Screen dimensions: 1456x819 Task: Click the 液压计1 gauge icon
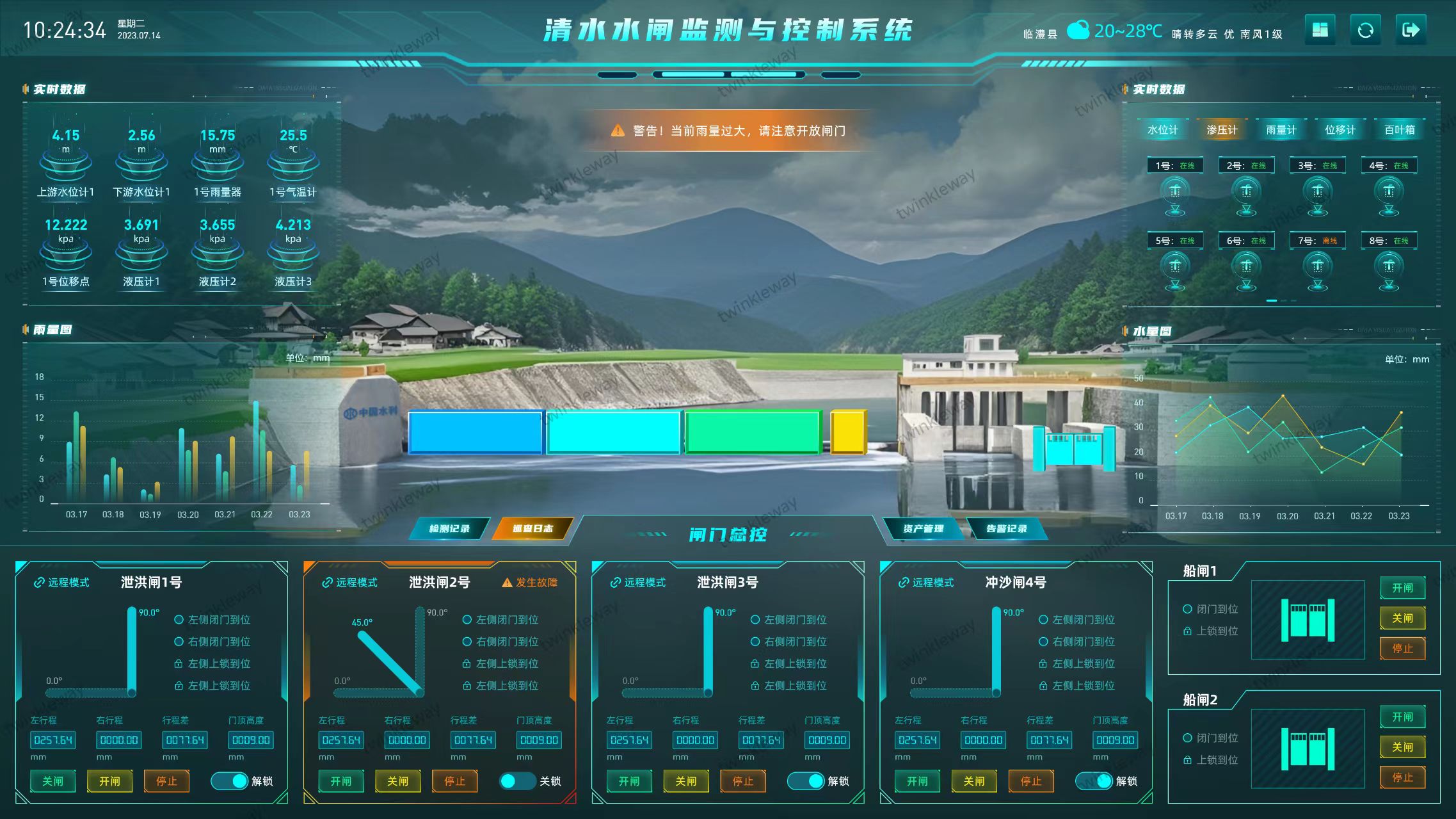coord(141,255)
